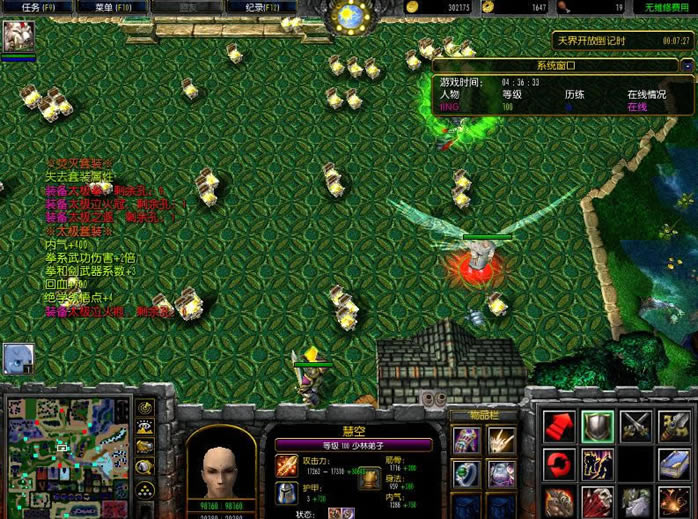698x519 pixels.
Task: Activate the red circular arrows Patrol command
Action: pyautogui.click(x=559, y=464)
